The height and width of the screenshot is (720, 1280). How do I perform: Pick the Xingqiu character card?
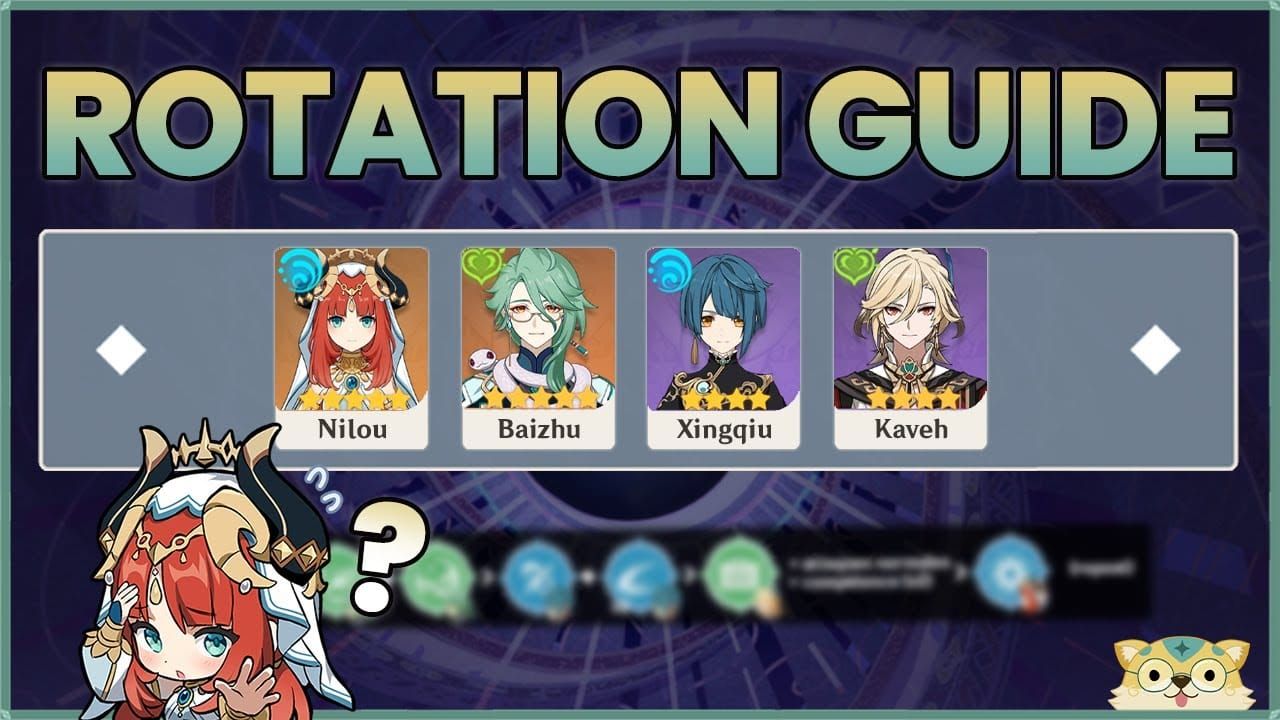tap(723, 348)
